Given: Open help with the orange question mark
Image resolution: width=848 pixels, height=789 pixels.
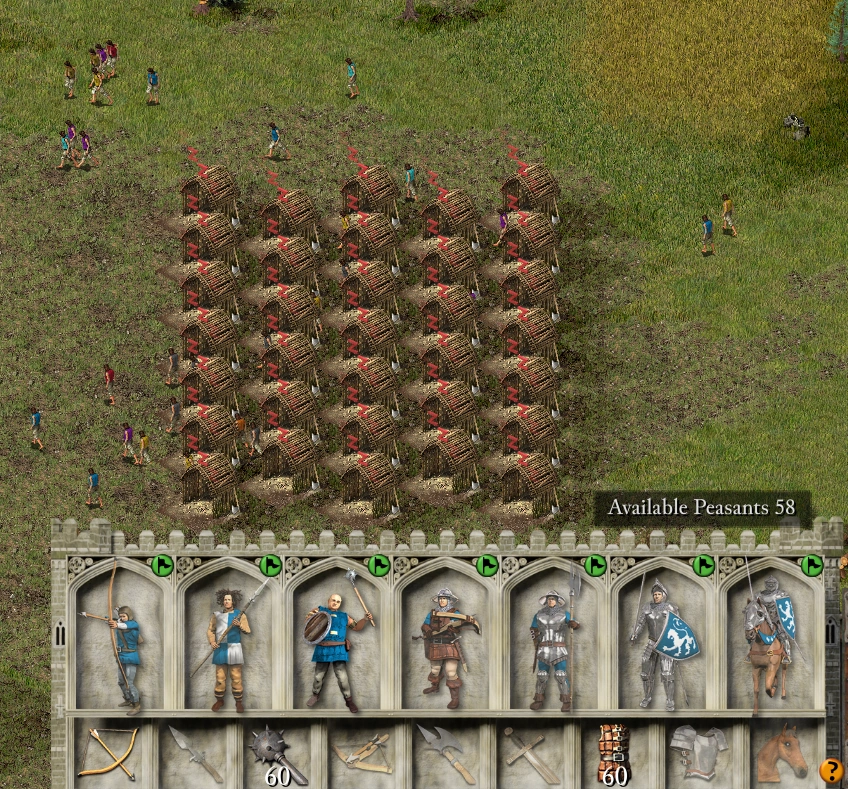Looking at the screenshot, I should click(x=831, y=770).
